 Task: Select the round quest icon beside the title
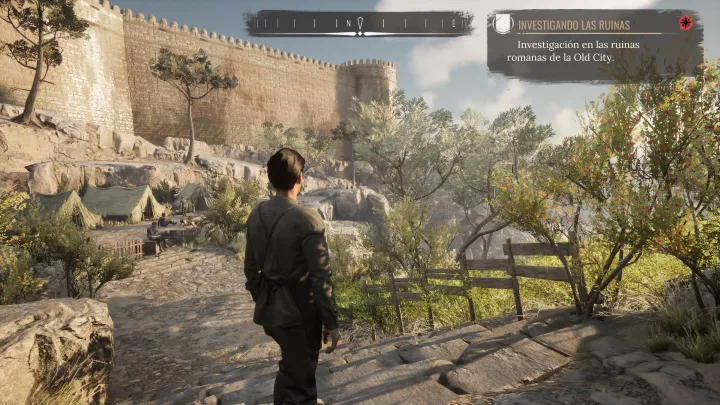coord(503,23)
